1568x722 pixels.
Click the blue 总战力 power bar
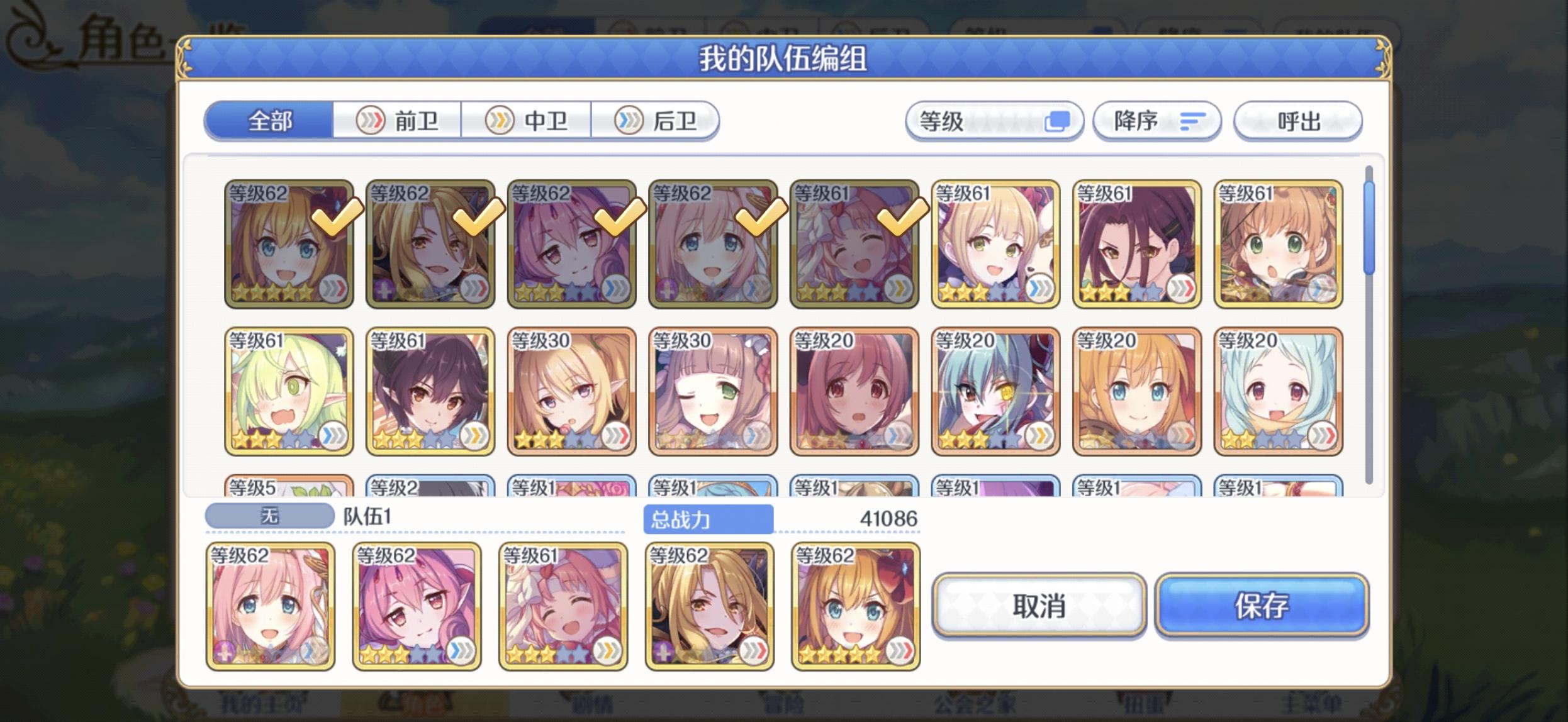click(x=707, y=518)
